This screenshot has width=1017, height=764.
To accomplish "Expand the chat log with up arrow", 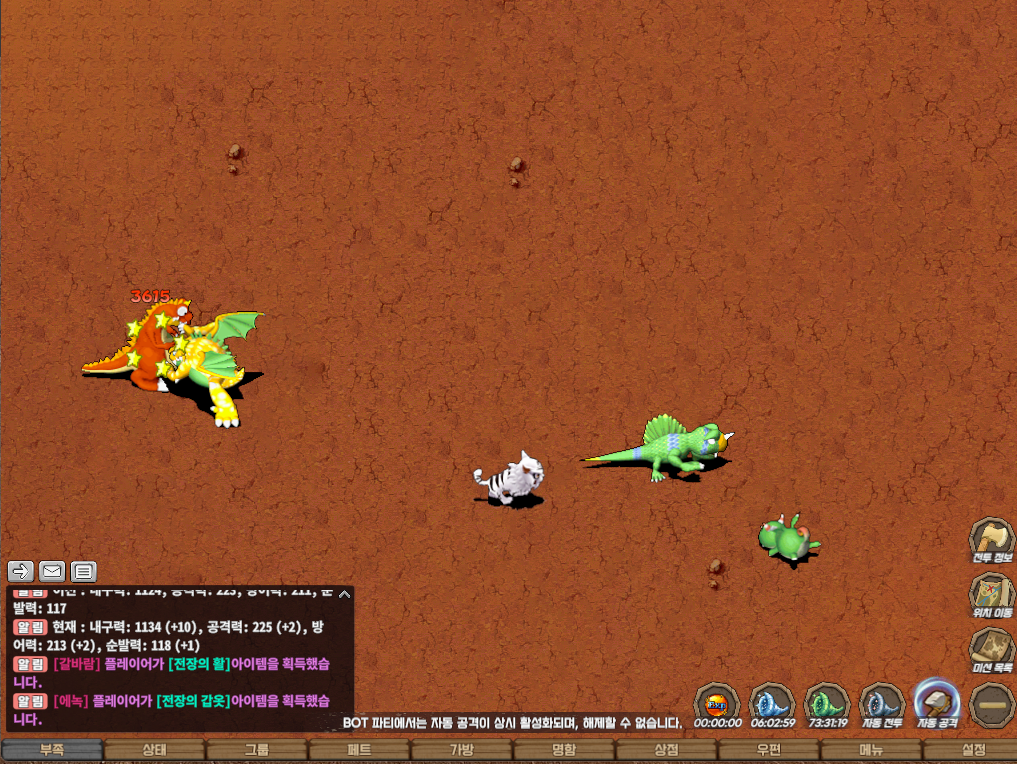I will pos(344,594).
